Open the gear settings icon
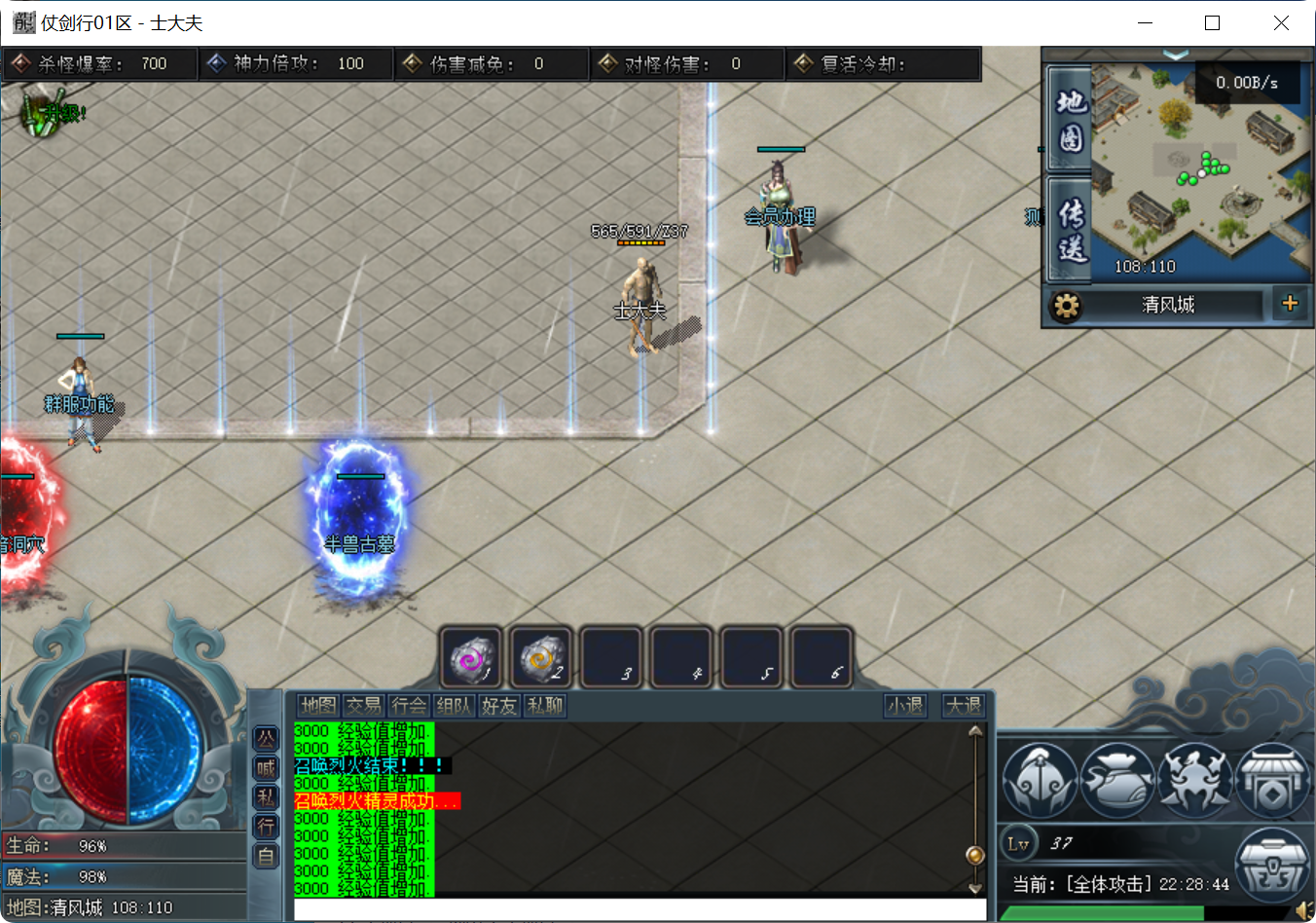 1066,306
